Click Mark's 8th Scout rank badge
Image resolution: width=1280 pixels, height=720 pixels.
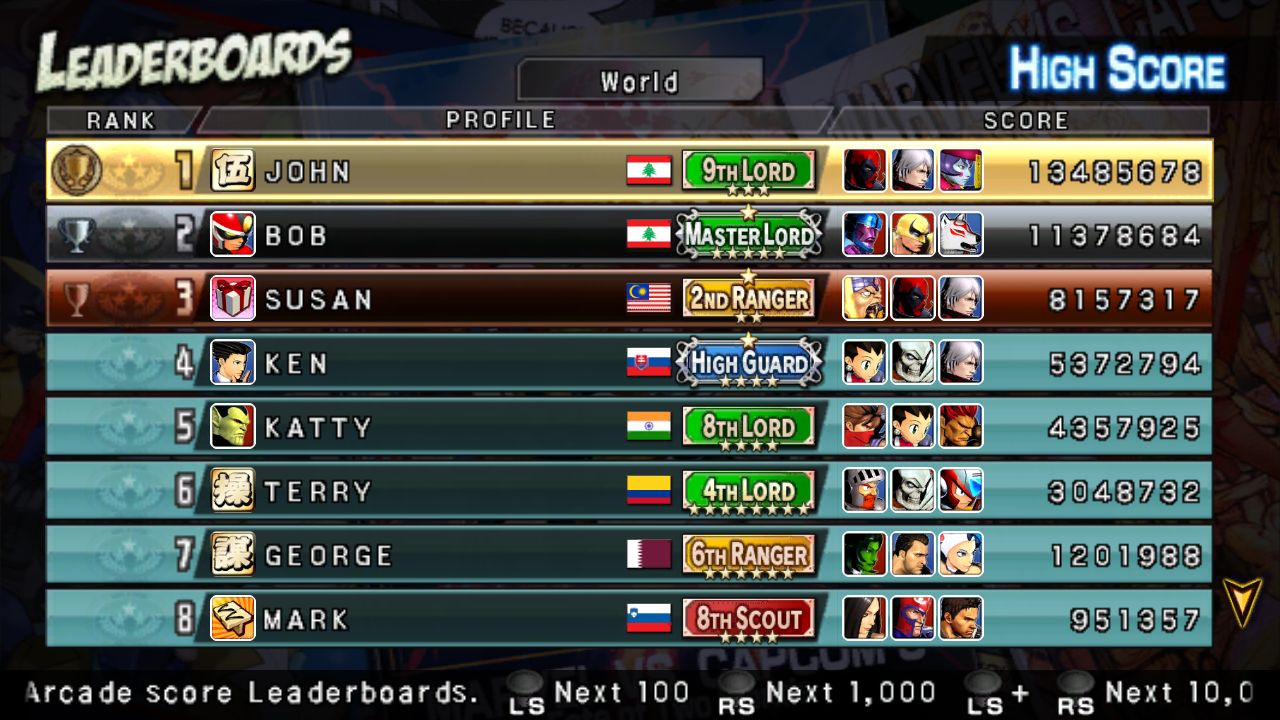748,619
